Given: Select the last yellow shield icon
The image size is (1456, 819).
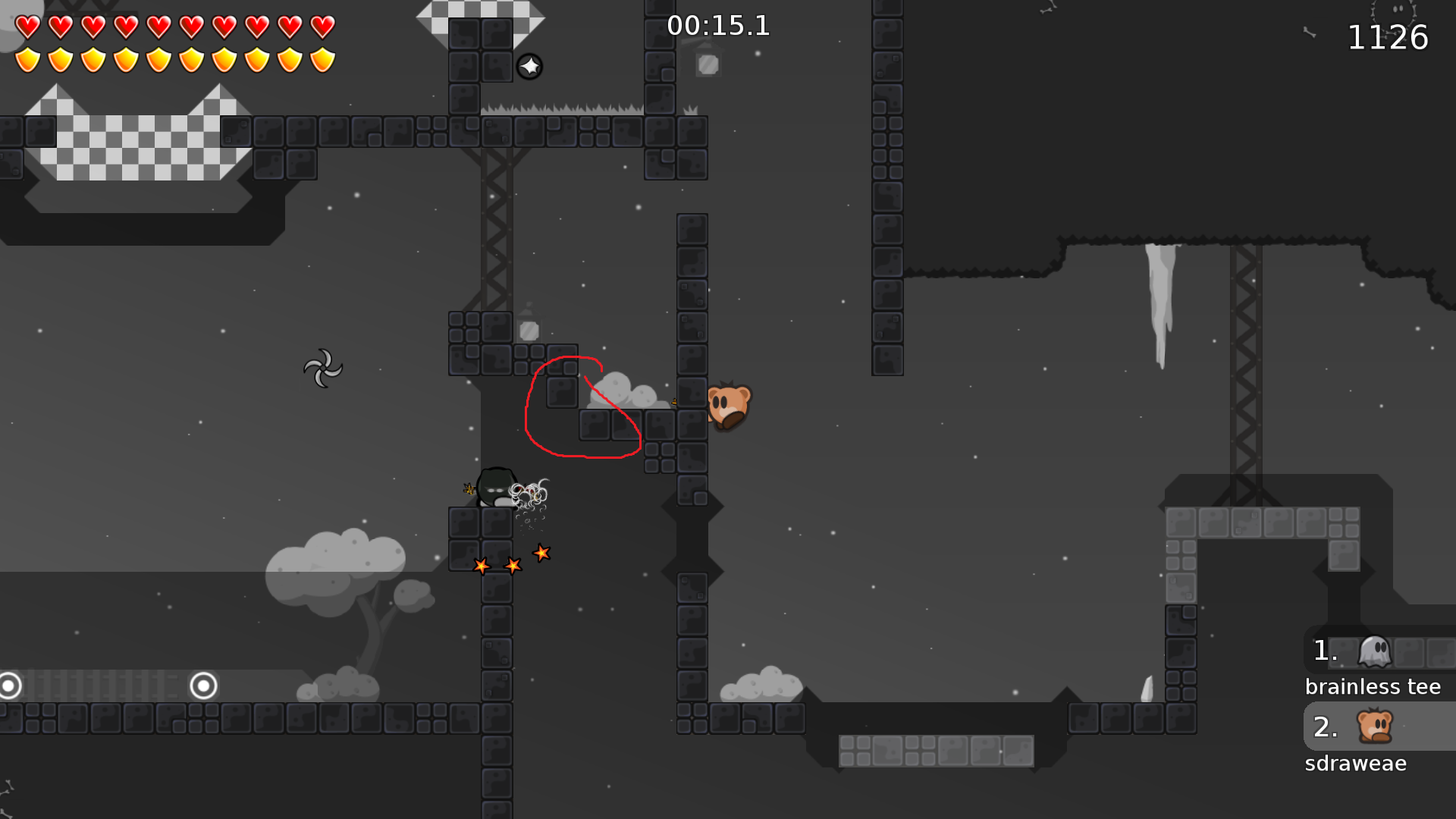Looking at the screenshot, I should tap(324, 58).
